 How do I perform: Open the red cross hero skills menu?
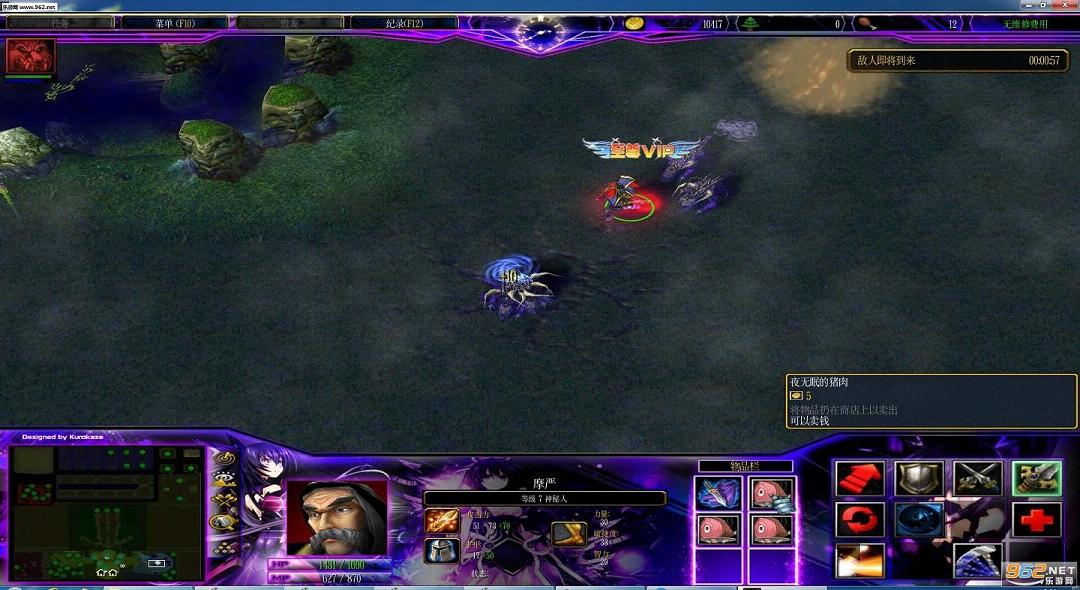tap(1036, 520)
